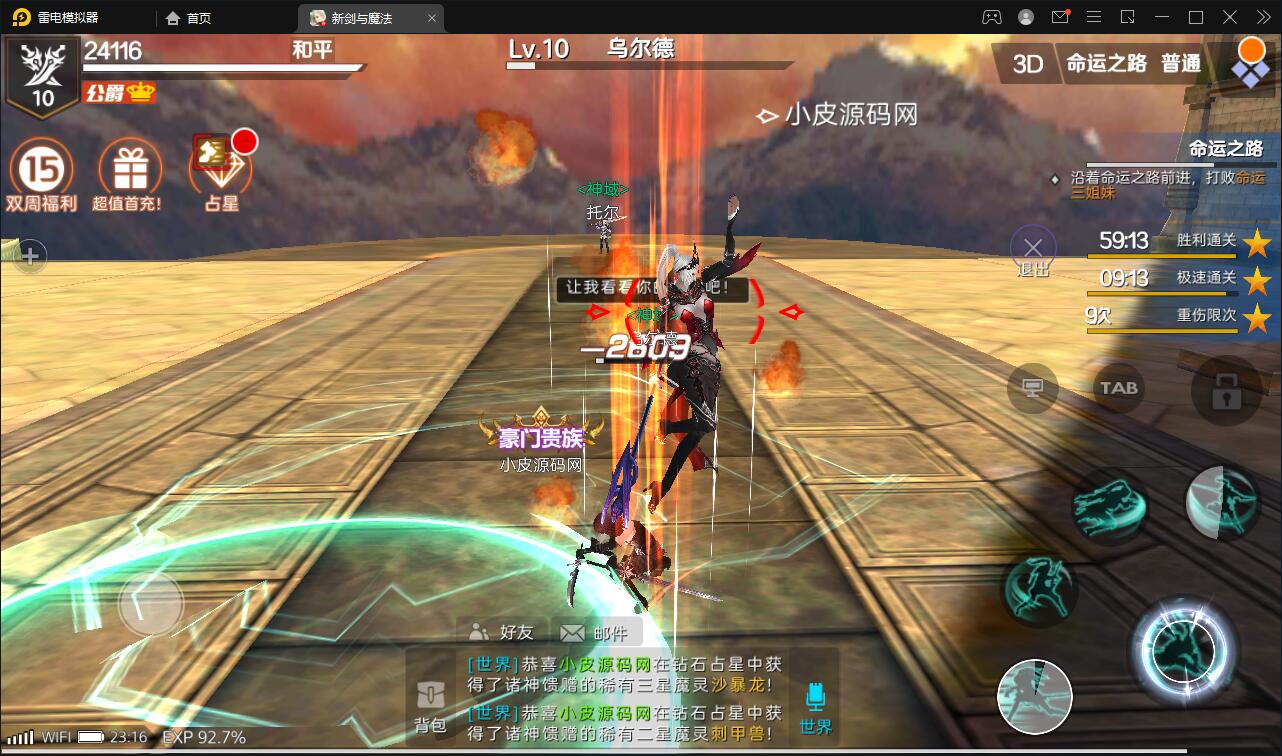1282x756 pixels.
Task: Open the 占星 (astrology) feature icon
Action: 219,170
